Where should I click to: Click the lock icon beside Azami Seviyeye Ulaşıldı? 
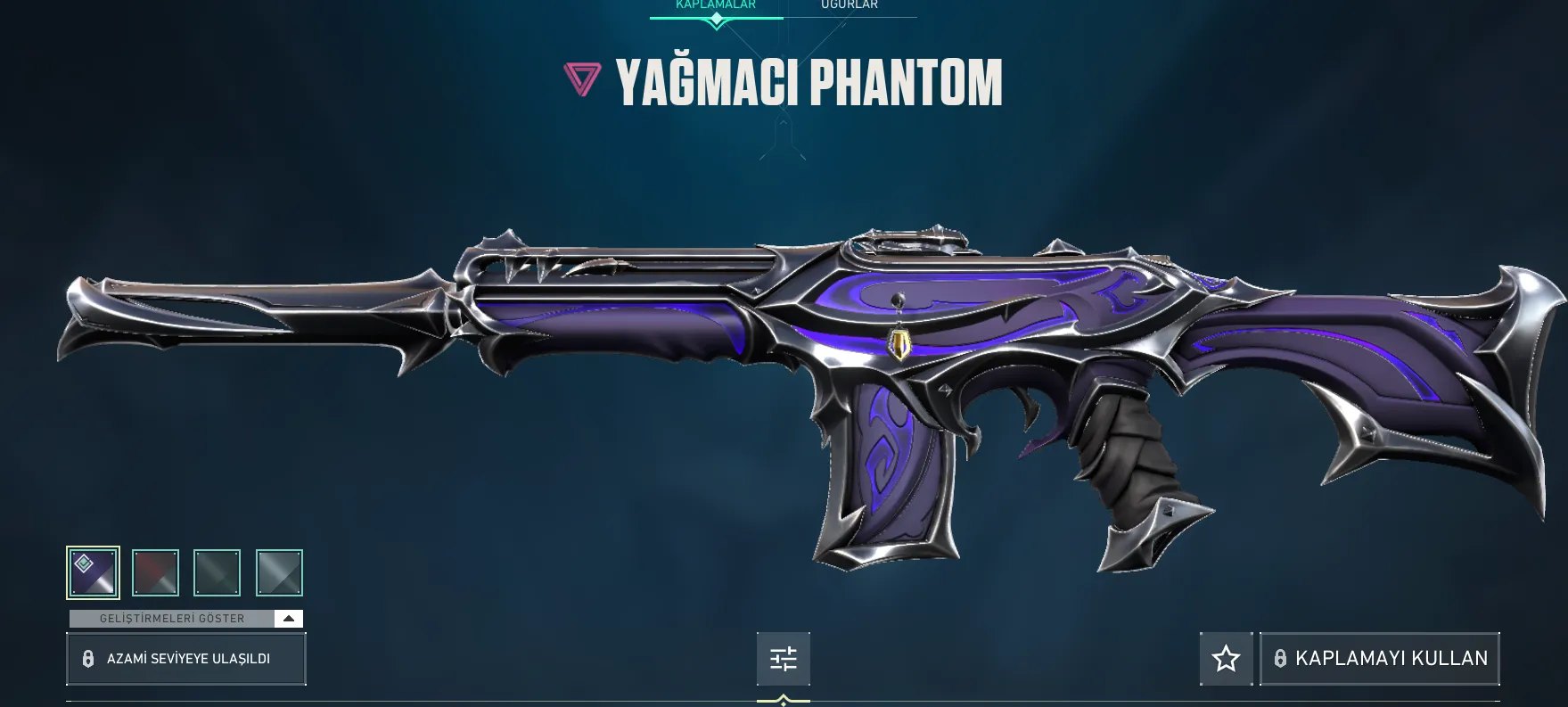click(x=87, y=659)
